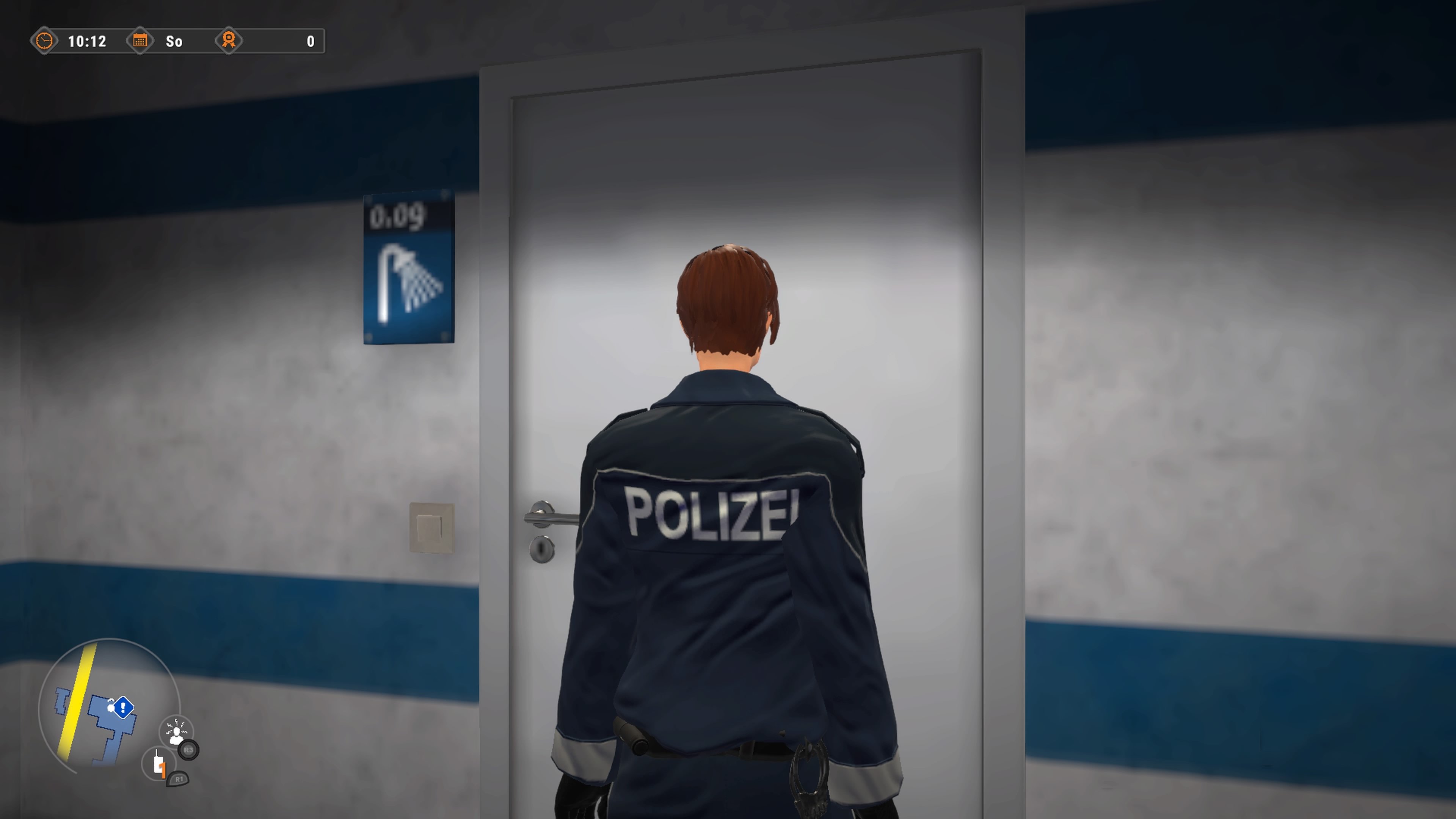Click the clock icon showing 10:12

(x=45, y=41)
